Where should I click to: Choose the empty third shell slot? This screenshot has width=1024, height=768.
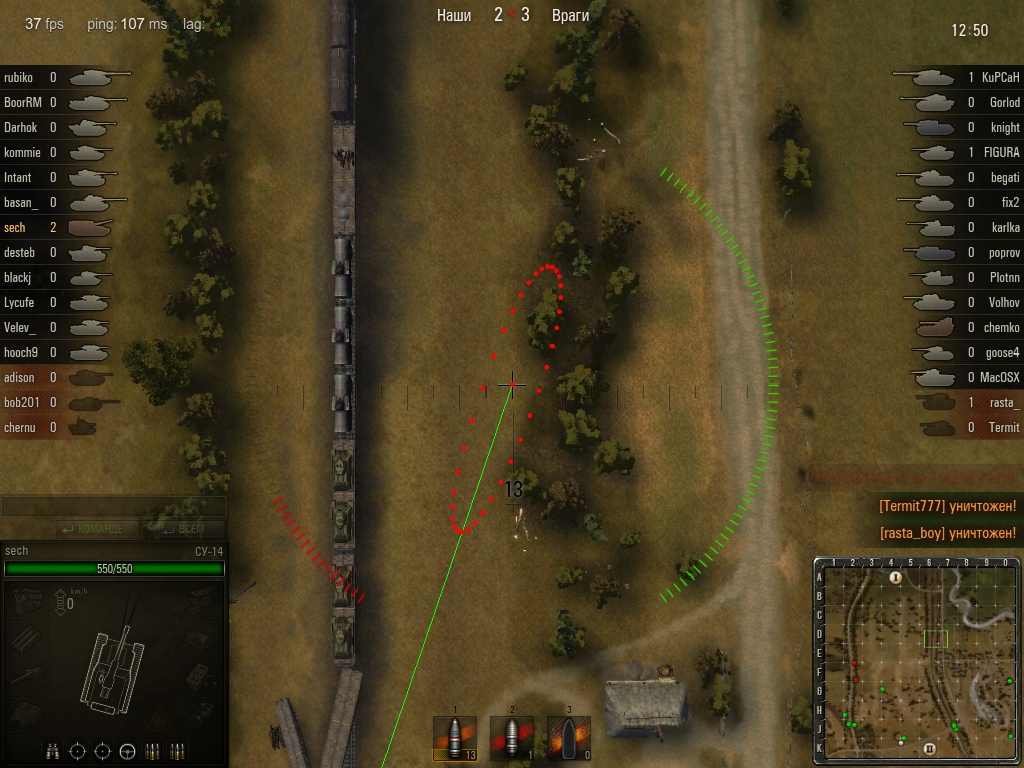pos(568,739)
